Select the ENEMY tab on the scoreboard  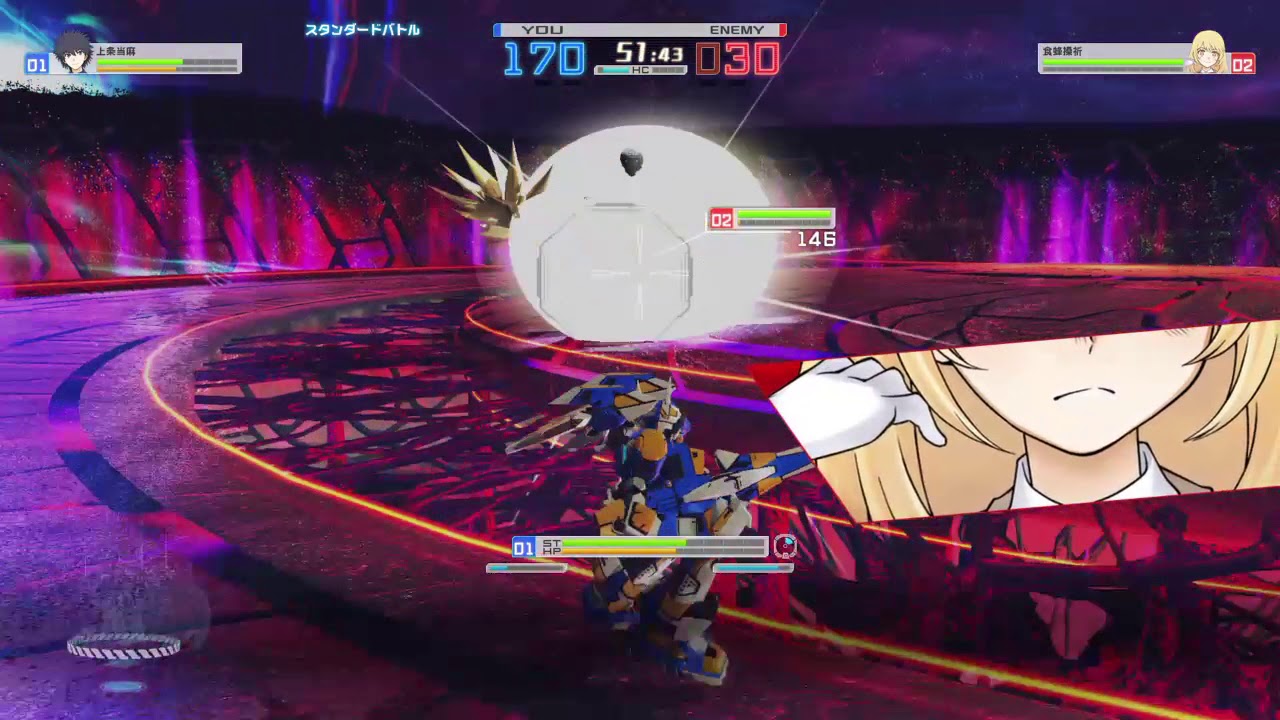[736, 29]
